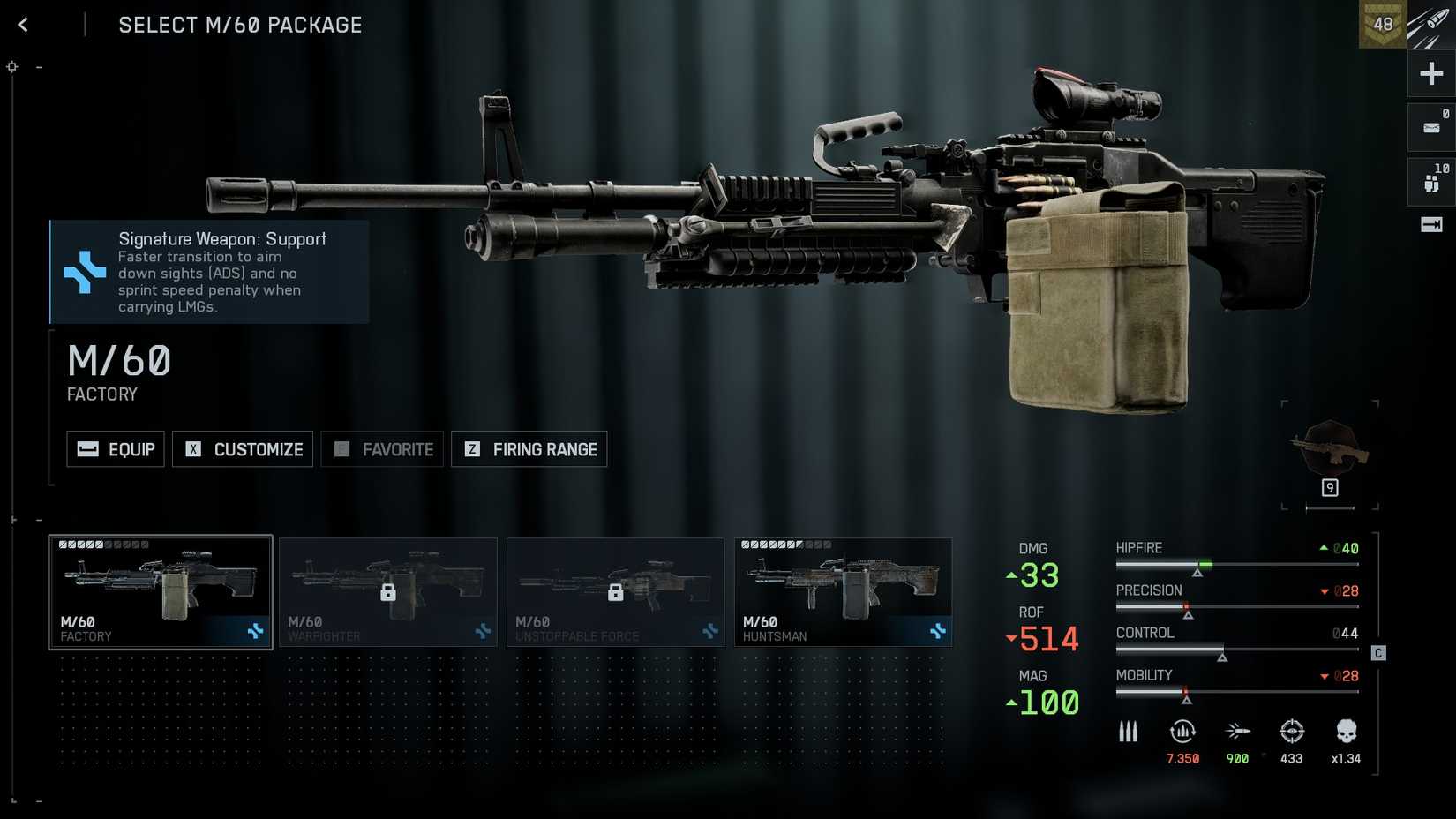Choose the locked M/60 Warfighter package

click(388, 592)
